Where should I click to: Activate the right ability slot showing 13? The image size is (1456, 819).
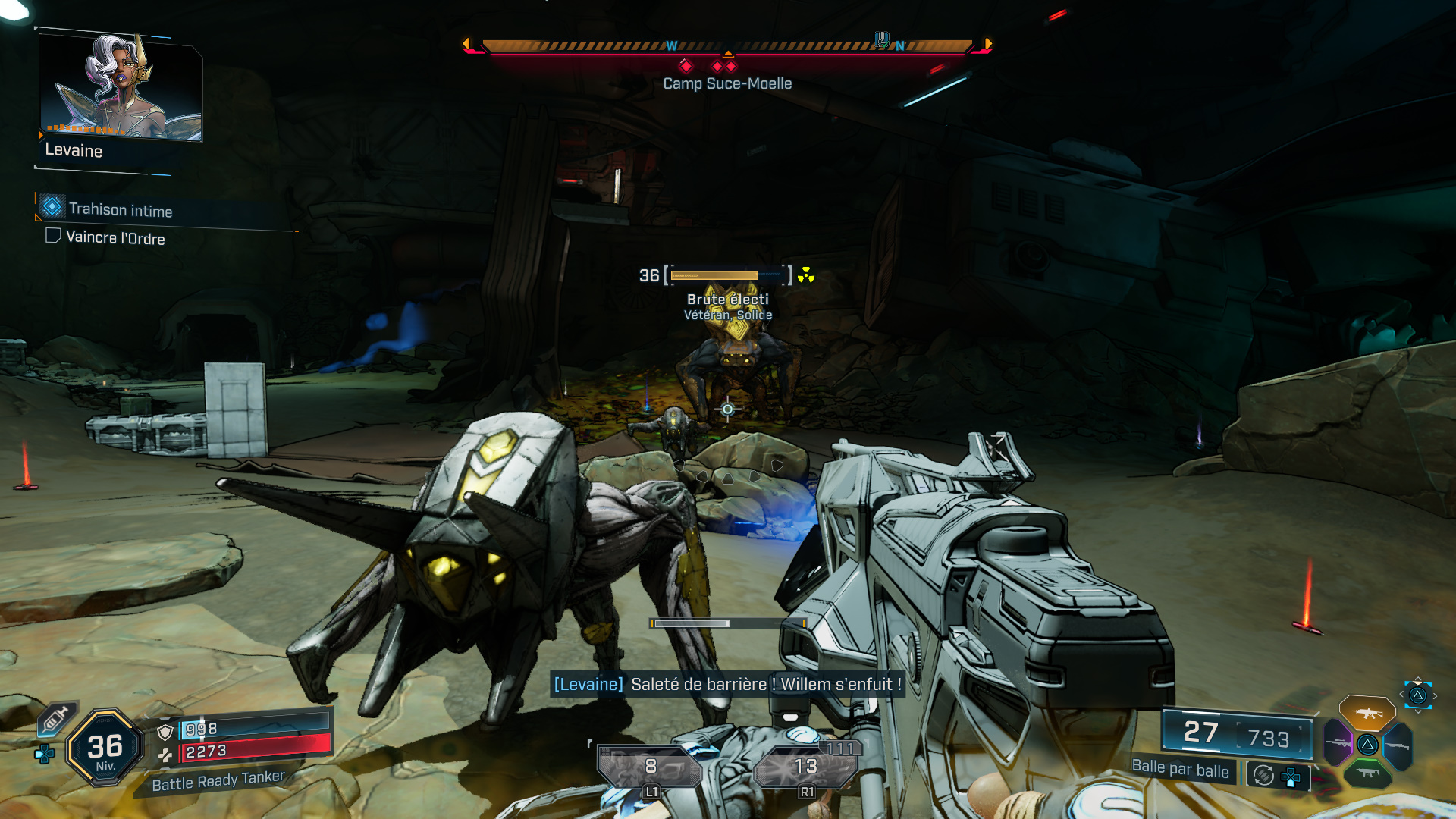point(805,767)
